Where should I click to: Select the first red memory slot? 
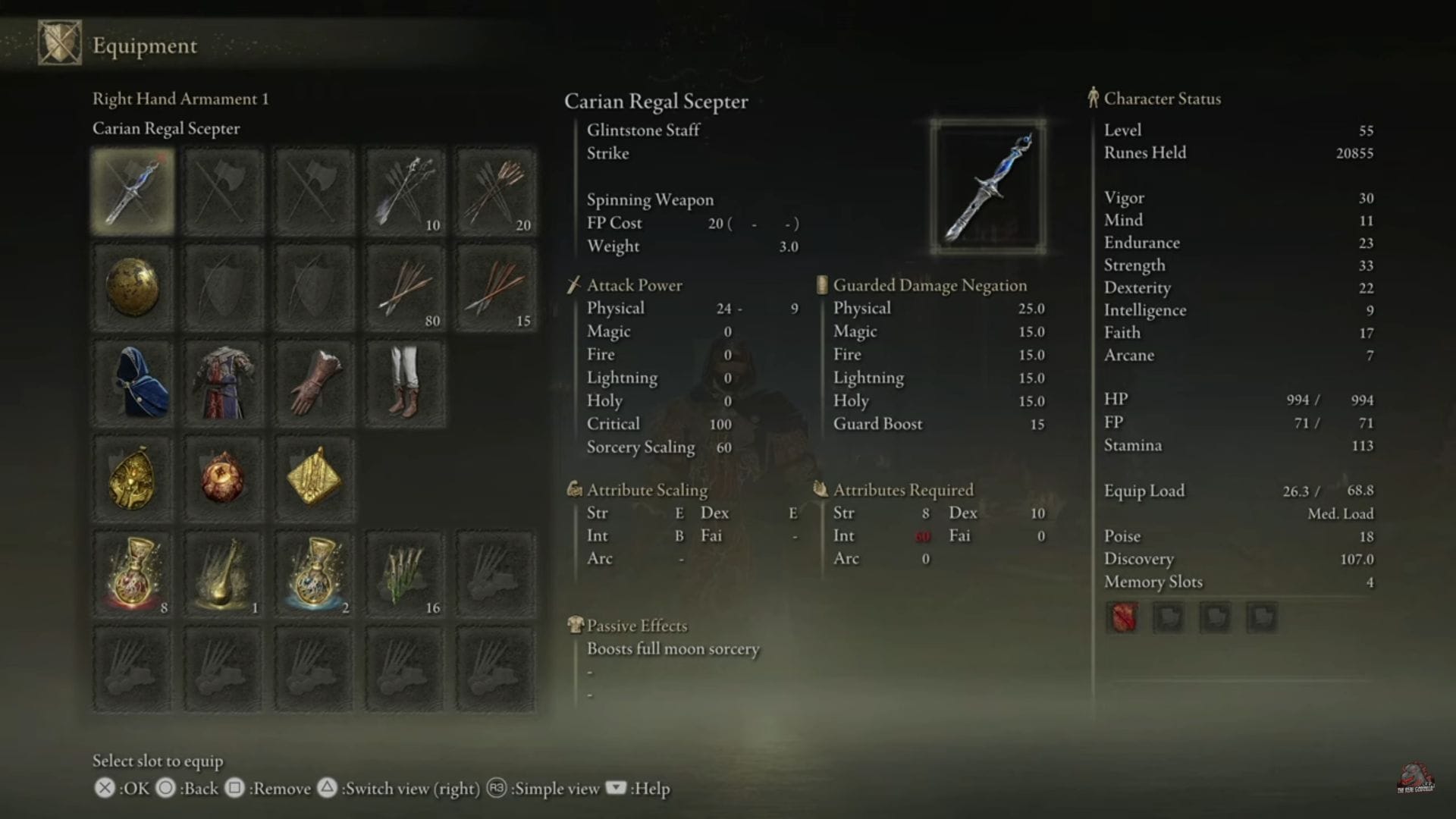click(1122, 617)
